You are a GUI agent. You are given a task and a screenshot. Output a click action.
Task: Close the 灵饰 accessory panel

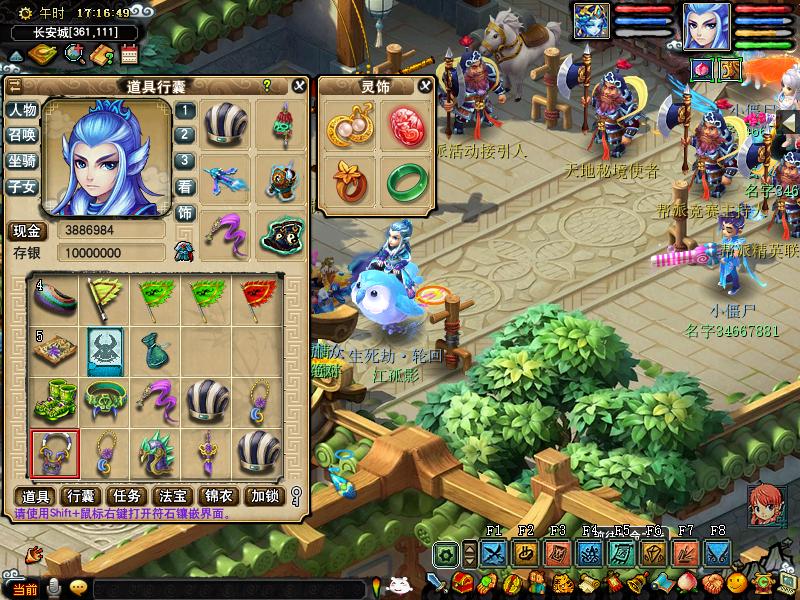pos(425,86)
